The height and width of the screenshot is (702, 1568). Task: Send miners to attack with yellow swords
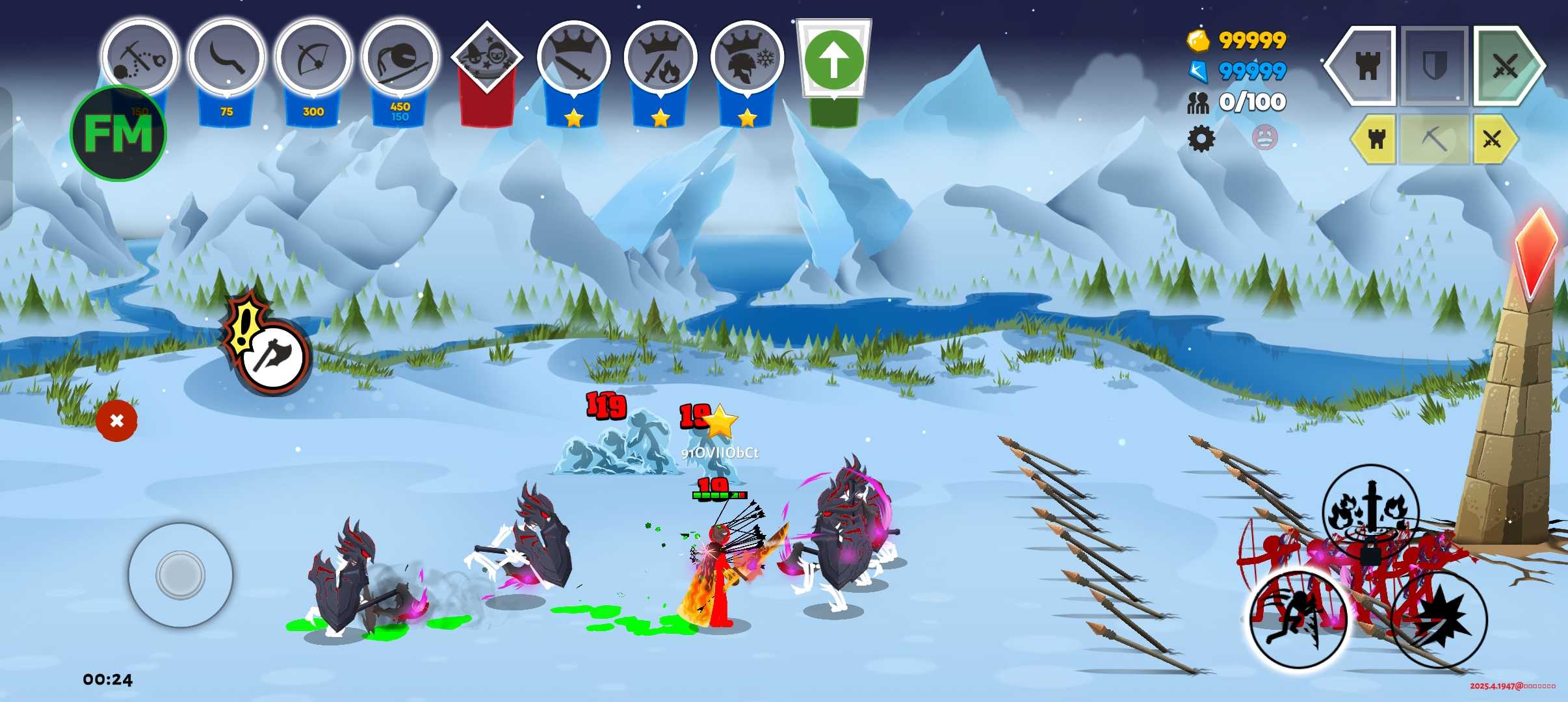pos(1492,138)
